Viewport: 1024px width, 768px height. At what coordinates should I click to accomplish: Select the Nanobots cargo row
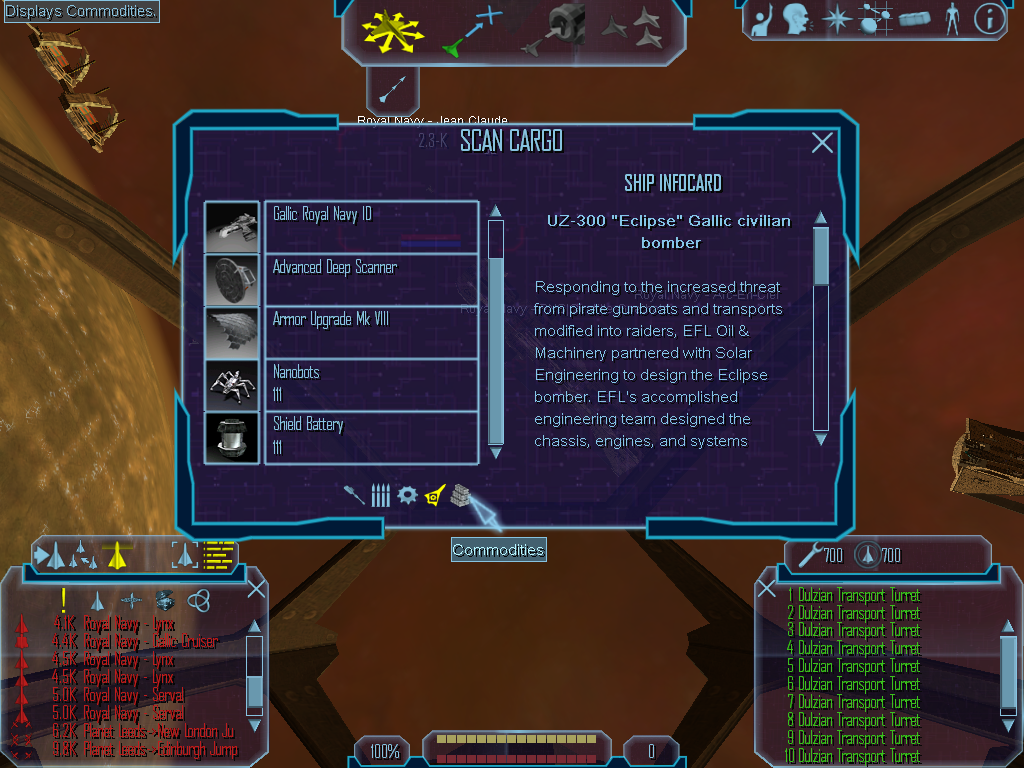click(371, 384)
